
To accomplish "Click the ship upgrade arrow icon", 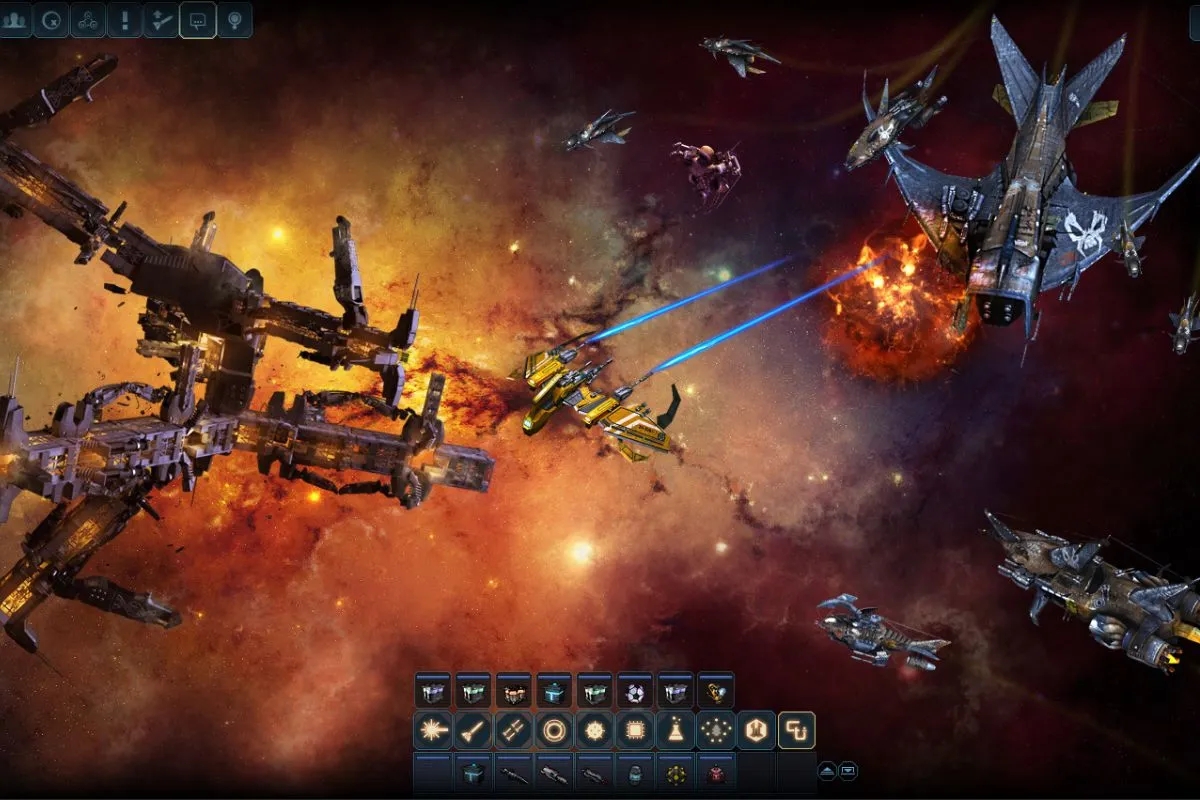I will [x=161, y=20].
